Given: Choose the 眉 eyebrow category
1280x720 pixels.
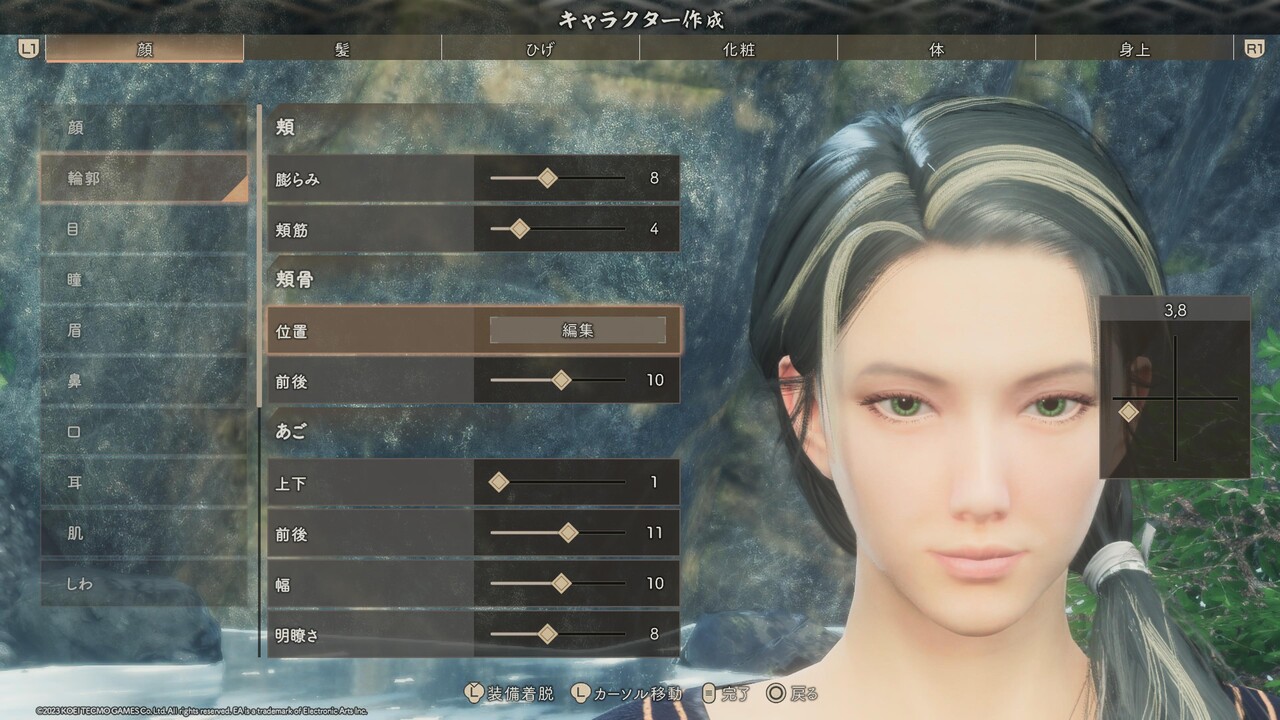Looking at the screenshot, I should point(144,330).
